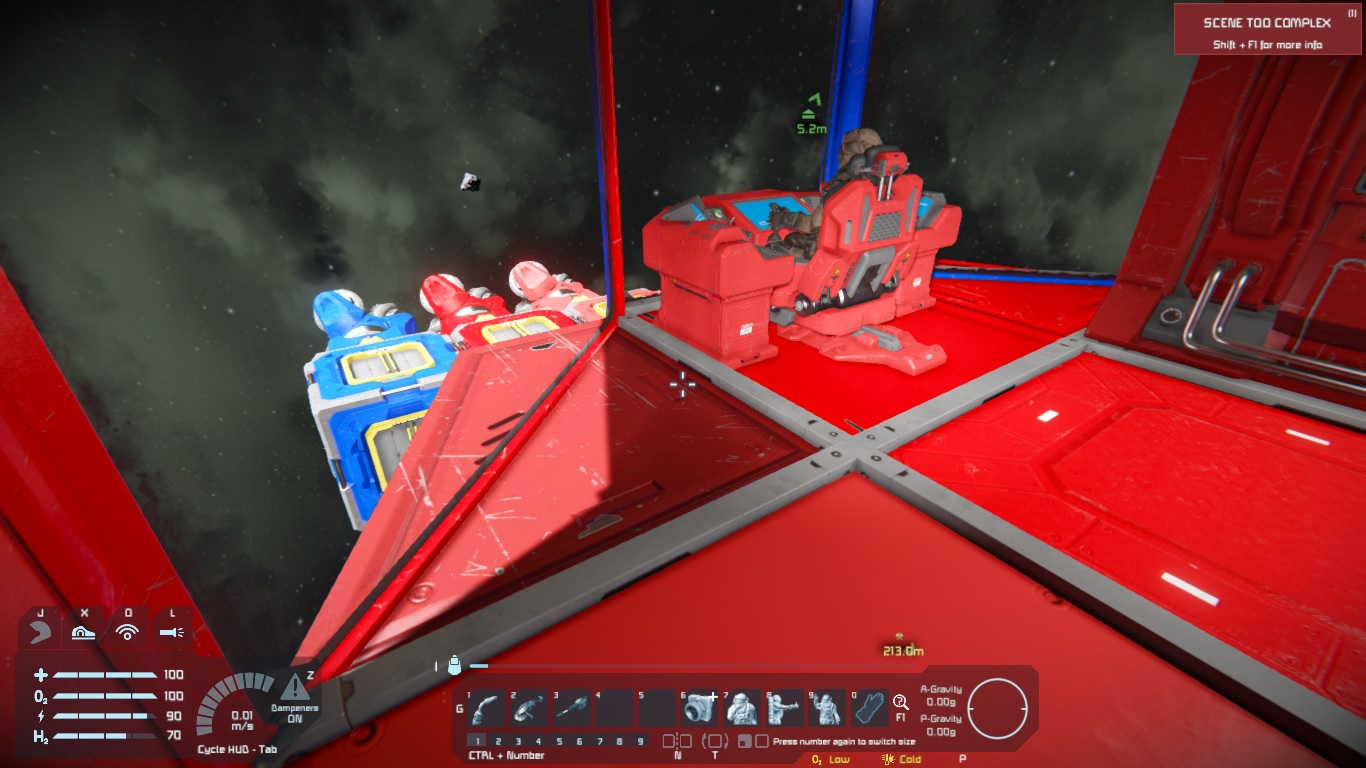Select the welder tool in slot 1
This screenshot has width=1366, height=768.
pyautogui.click(x=486, y=709)
